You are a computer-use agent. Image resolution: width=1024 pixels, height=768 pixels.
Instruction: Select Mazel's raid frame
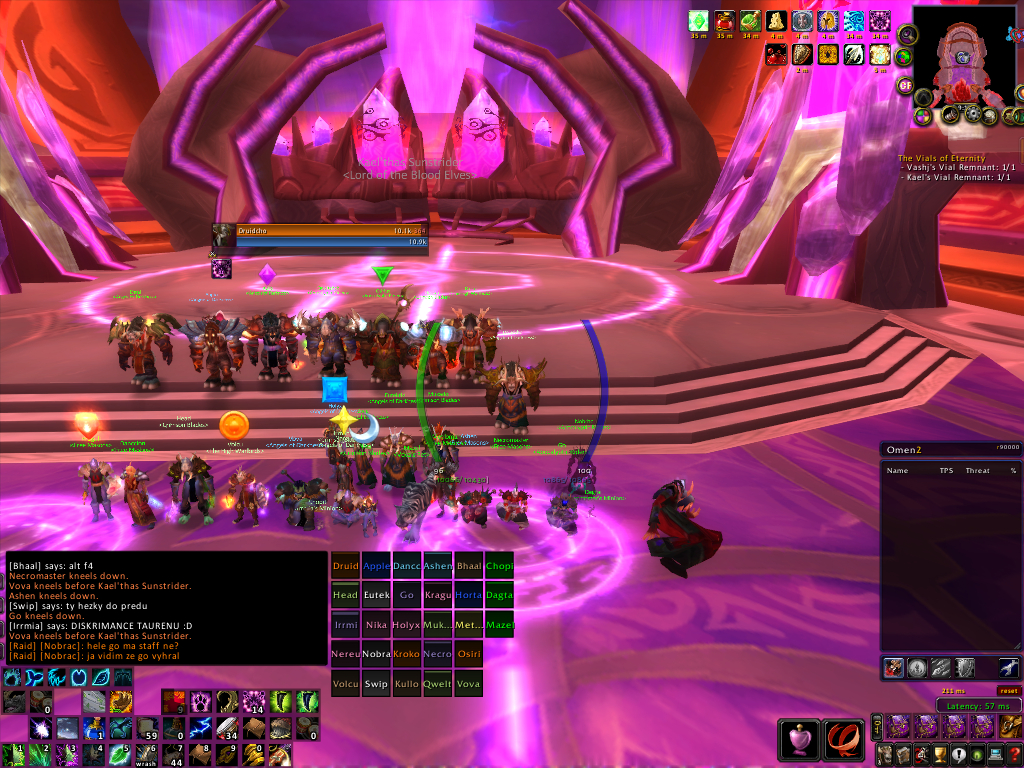click(x=499, y=625)
